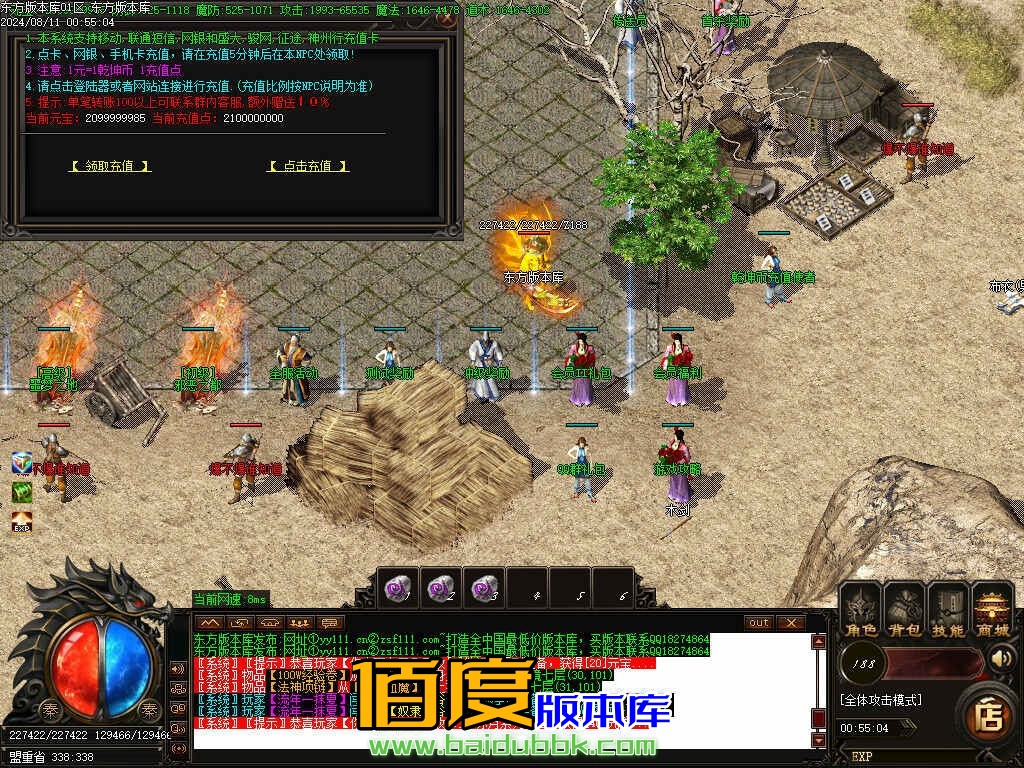Click the blue cube icon on left edge
This screenshot has height=768, width=1024.
coord(22,463)
